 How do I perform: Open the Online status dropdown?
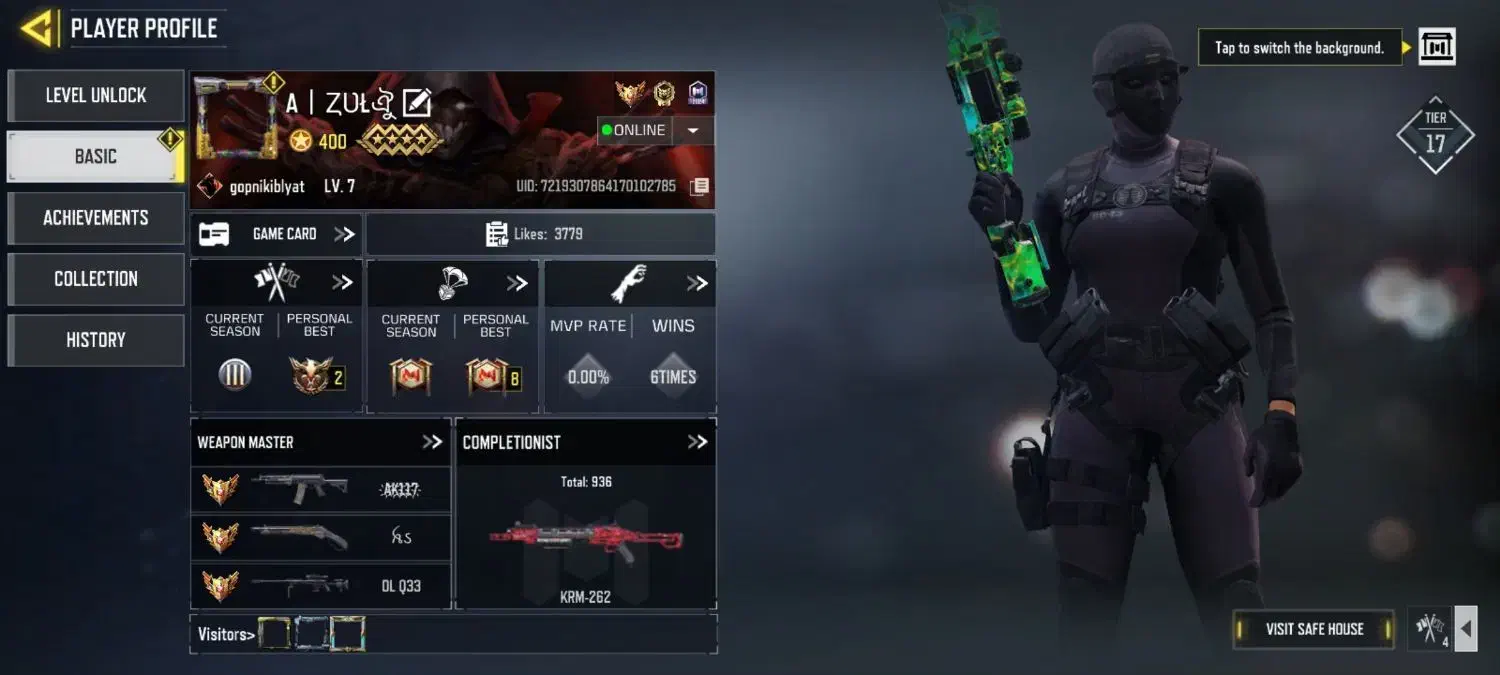693,130
